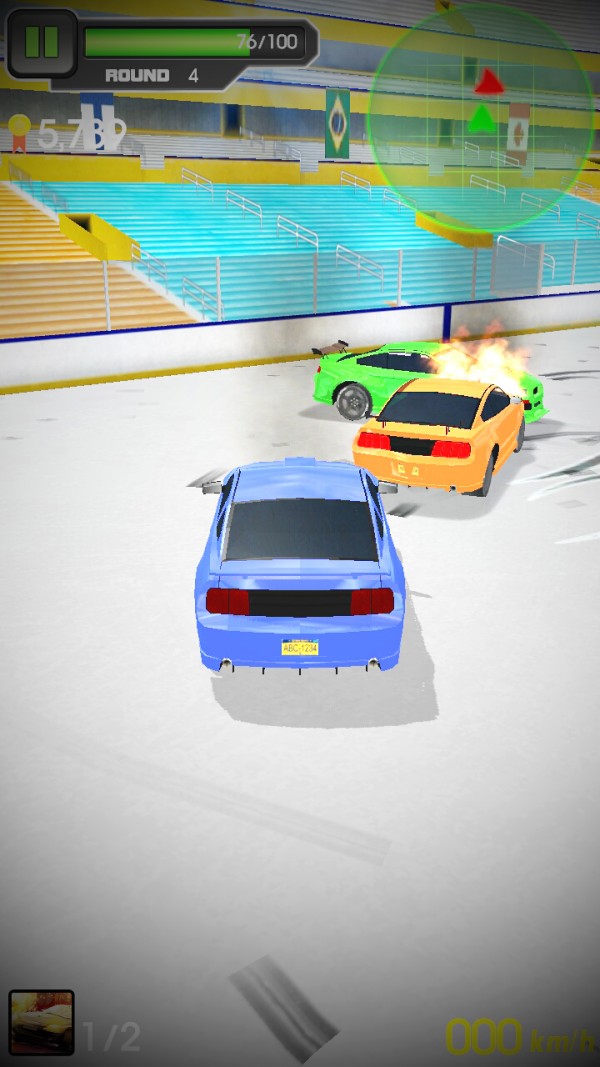Tap the burning car thumbnail icon
The width and height of the screenshot is (600, 1067).
41,1022
